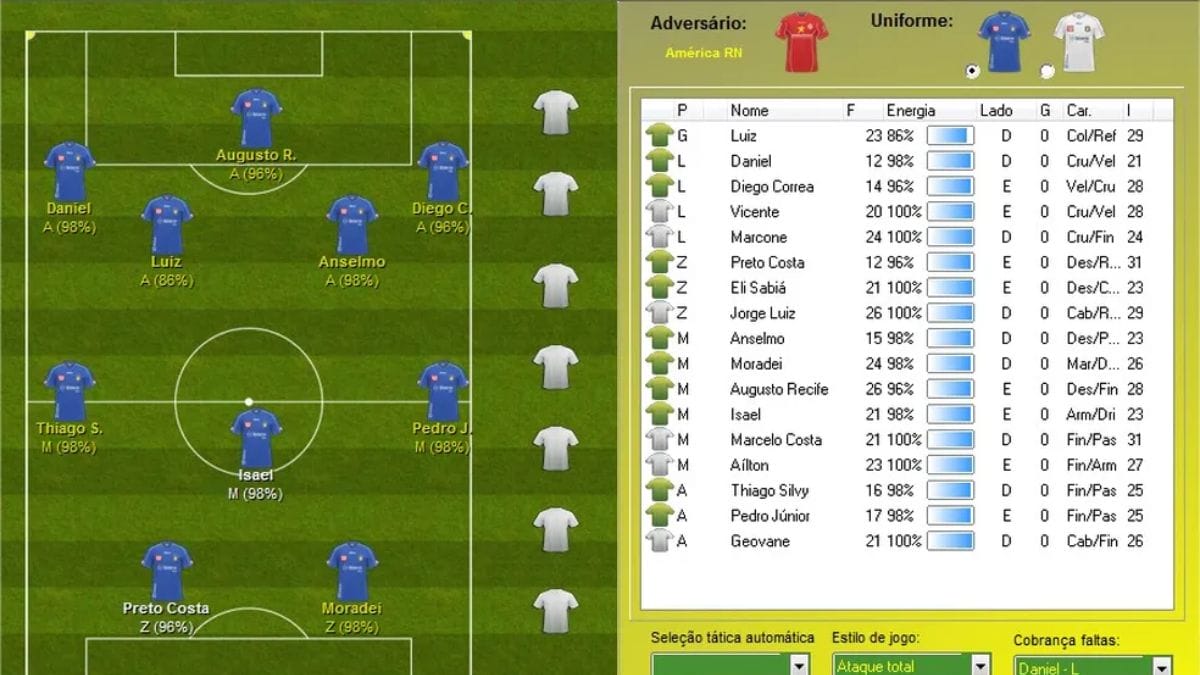
Task: Choose the blue home uniform option
Action: (972, 71)
